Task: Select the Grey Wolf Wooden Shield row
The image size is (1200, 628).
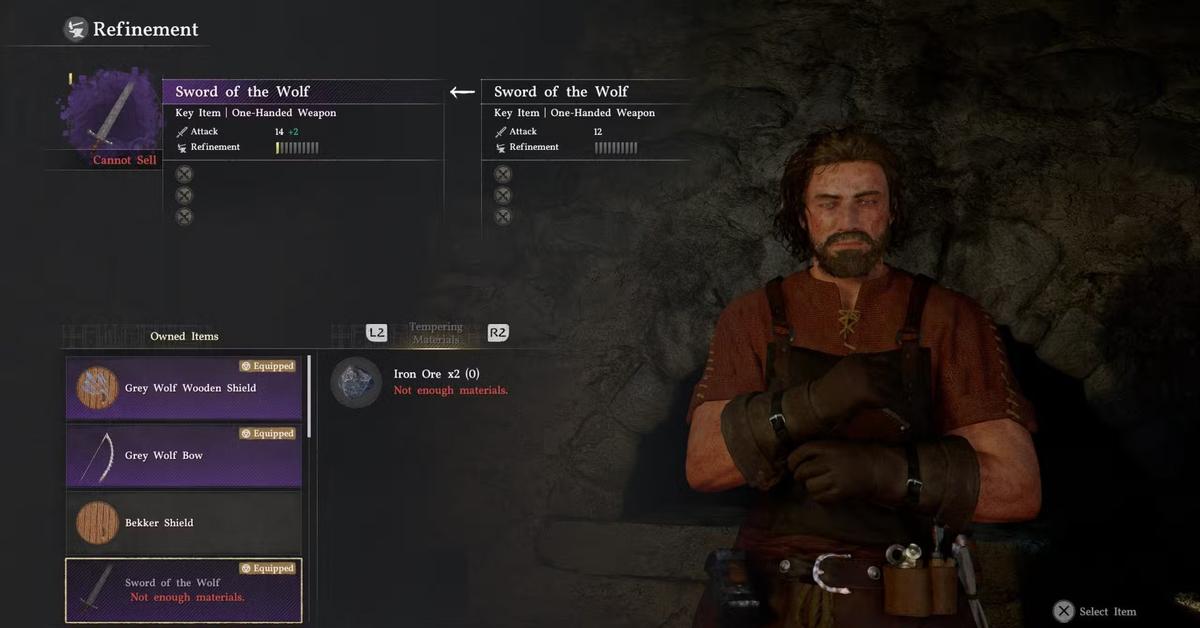Action: (184, 387)
